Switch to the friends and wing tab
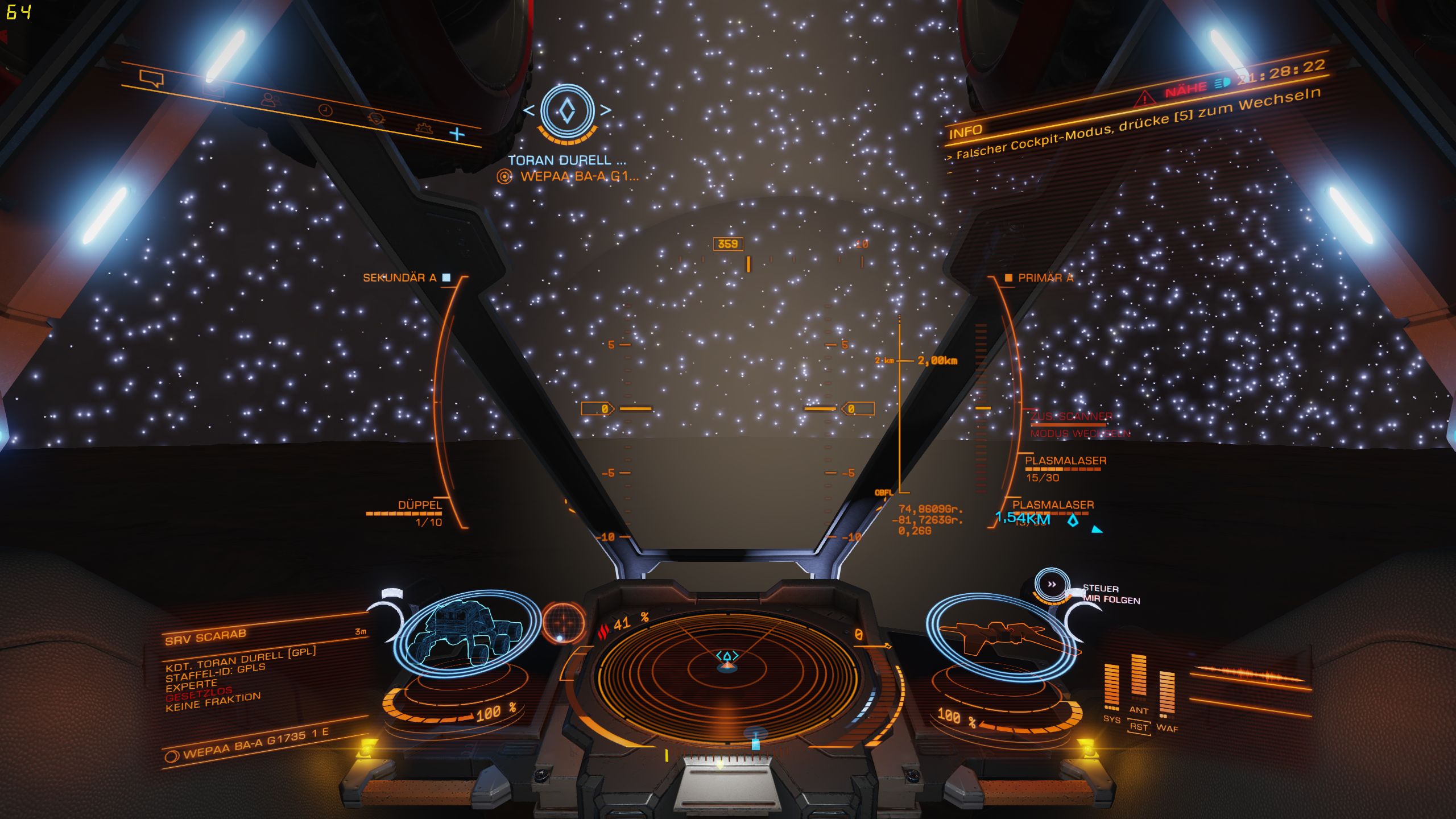This screenshot has height=819, width=1456. click(271, 101)
